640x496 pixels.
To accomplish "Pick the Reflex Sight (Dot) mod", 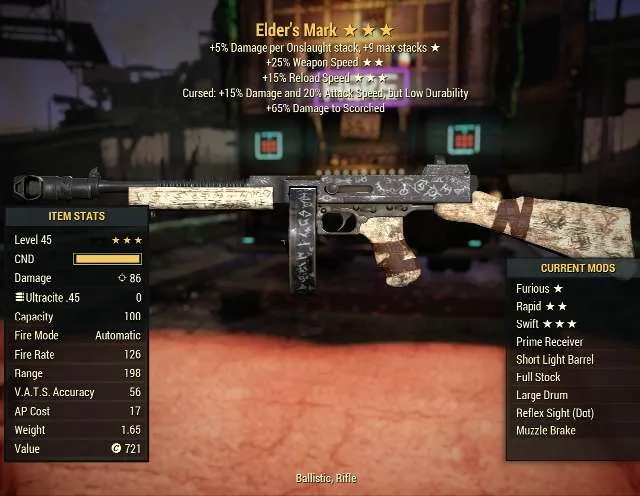I will tap(554, 413).
